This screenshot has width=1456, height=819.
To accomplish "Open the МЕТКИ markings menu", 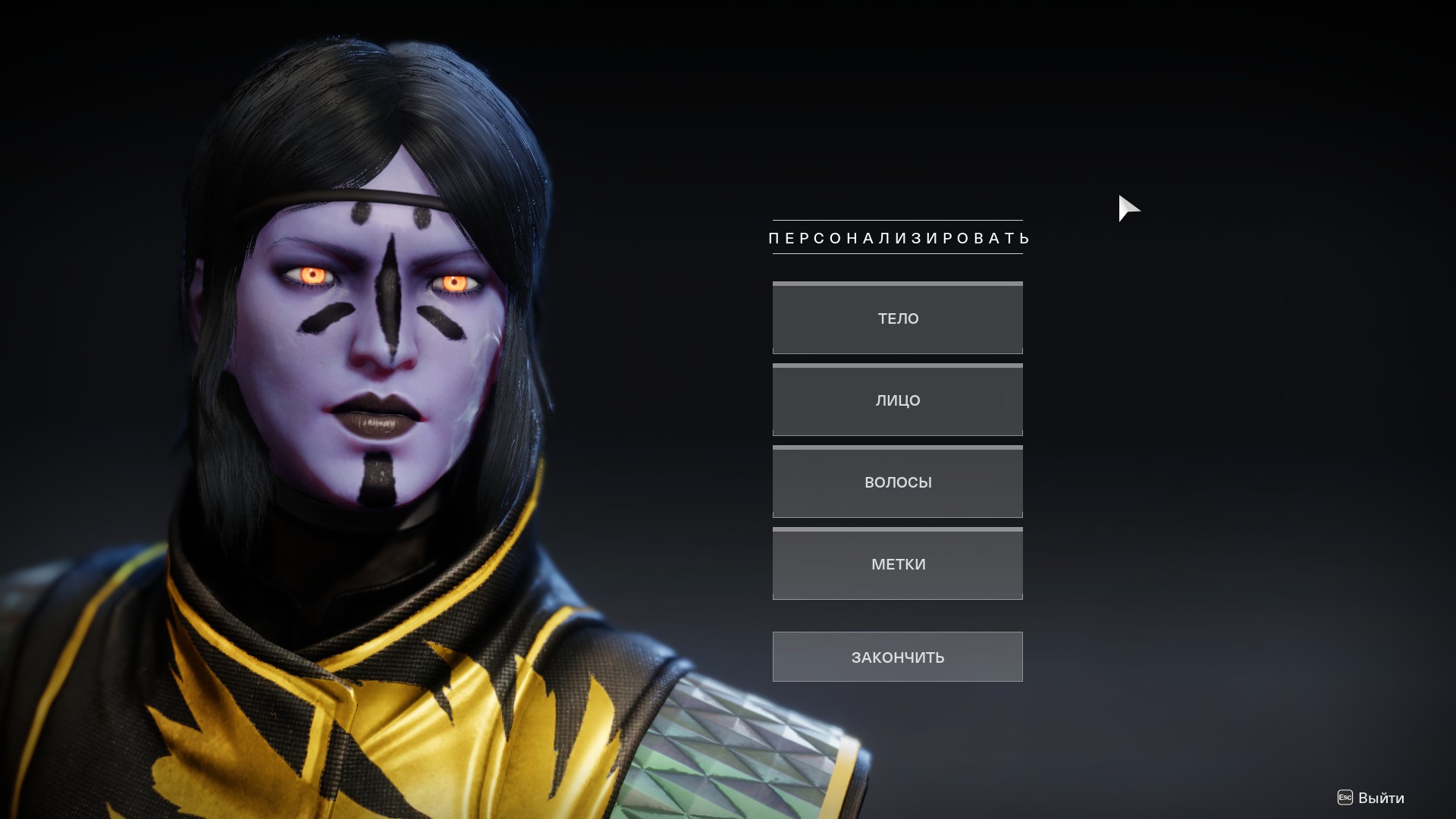I will [x=897, y=564].
